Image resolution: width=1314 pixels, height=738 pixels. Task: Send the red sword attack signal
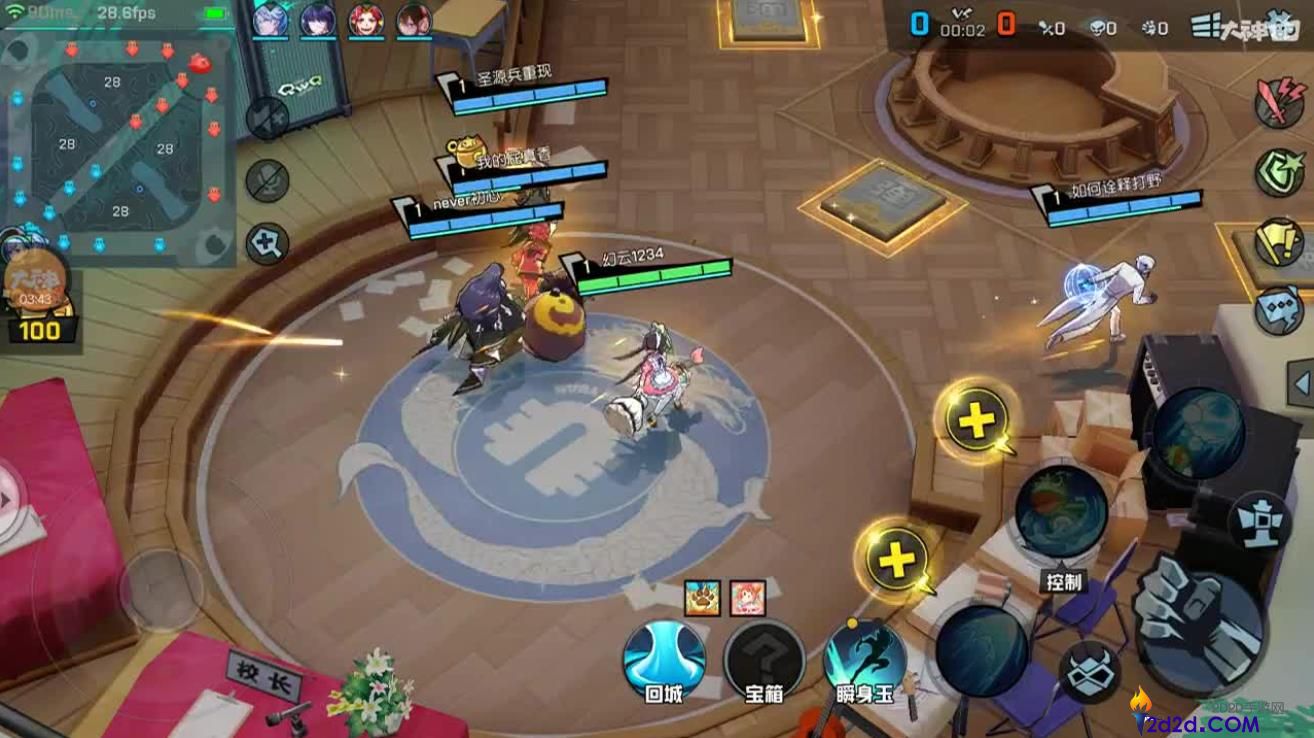pyautogui.click(x=1279, y=101)
